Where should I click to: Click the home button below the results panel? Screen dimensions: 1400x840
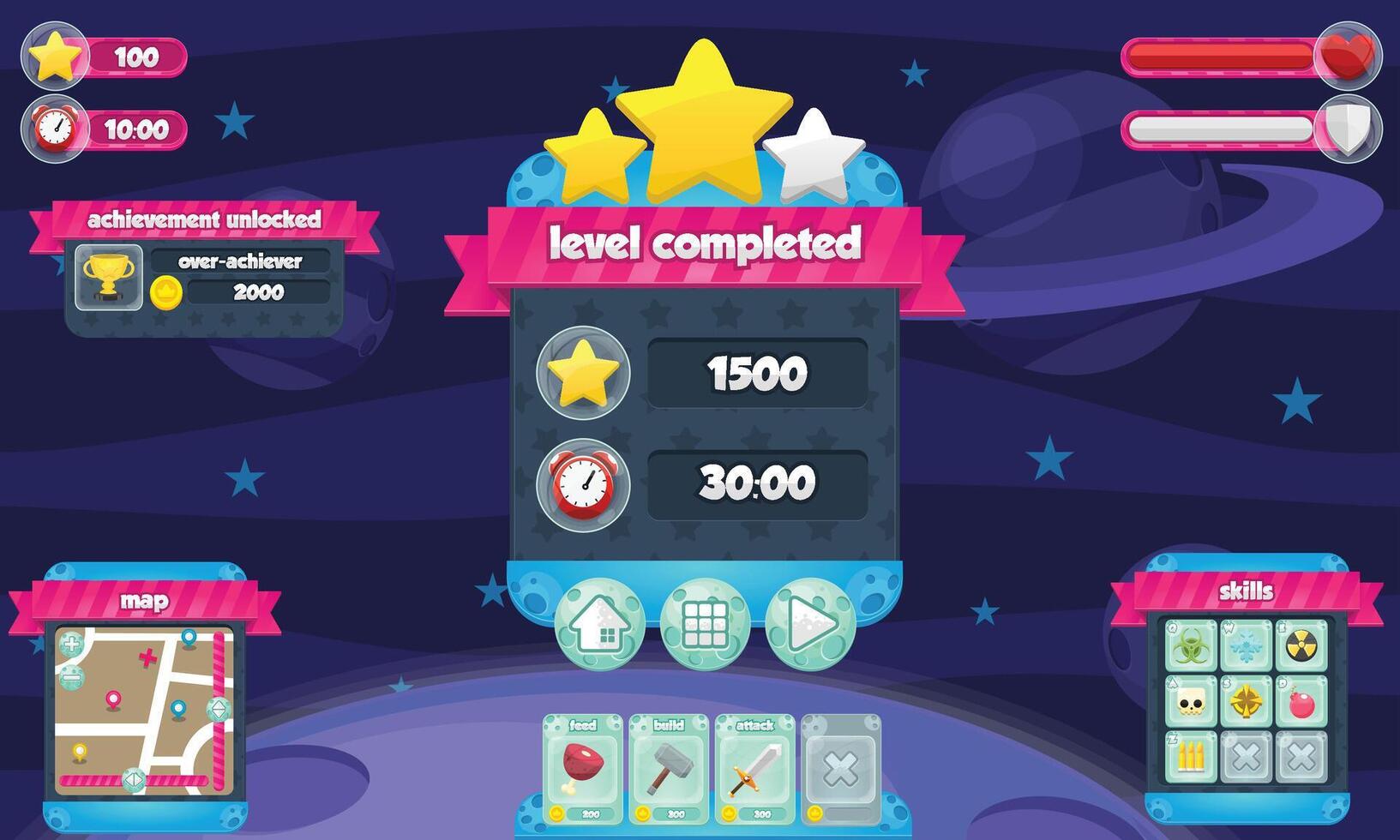pos(603,625)
